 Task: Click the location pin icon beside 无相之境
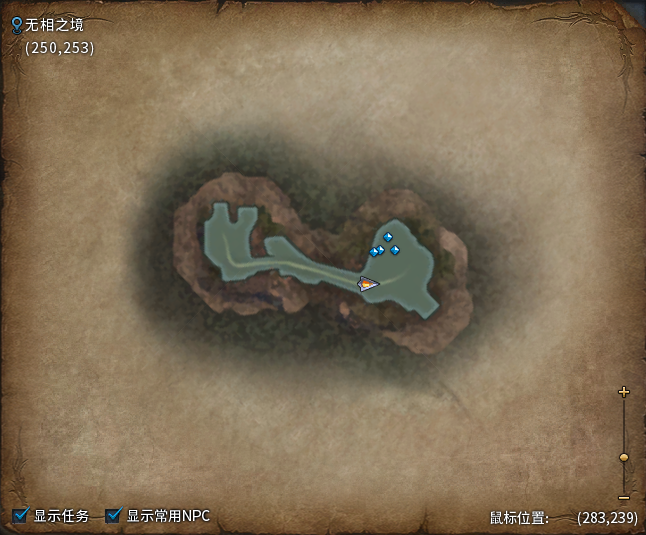(x=16, y=24)
